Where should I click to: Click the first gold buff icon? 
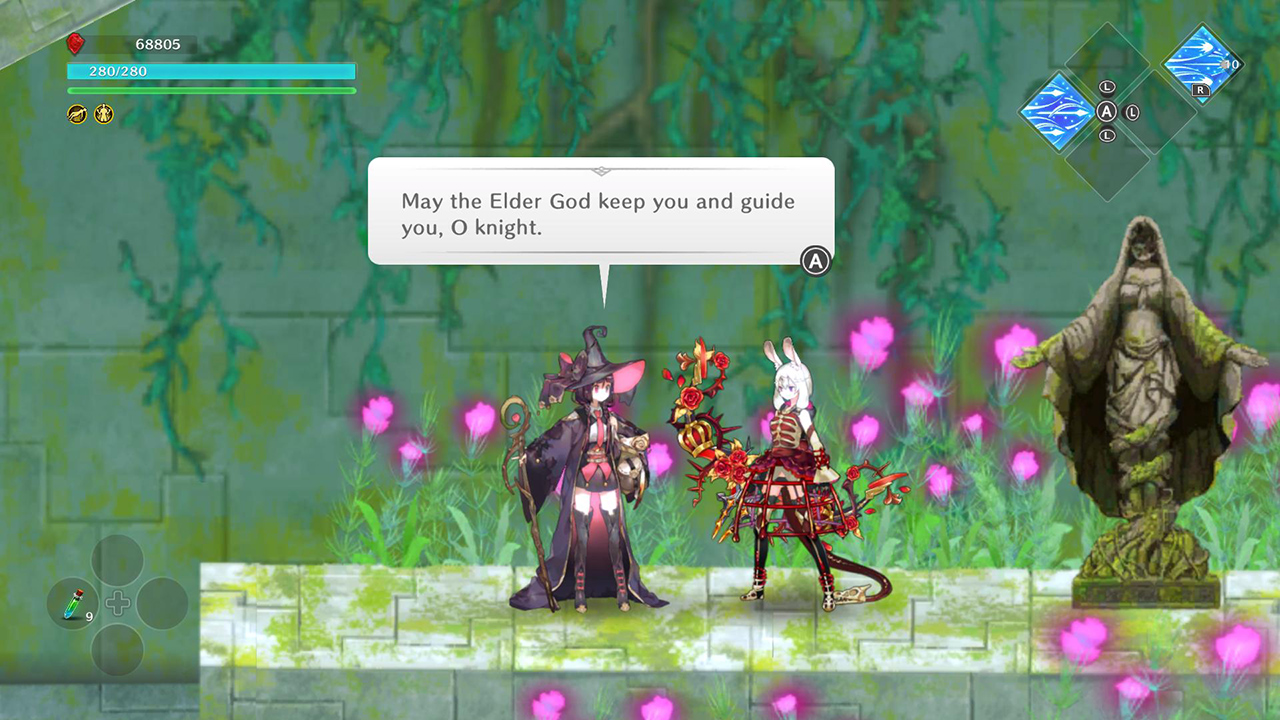point(75,114)
